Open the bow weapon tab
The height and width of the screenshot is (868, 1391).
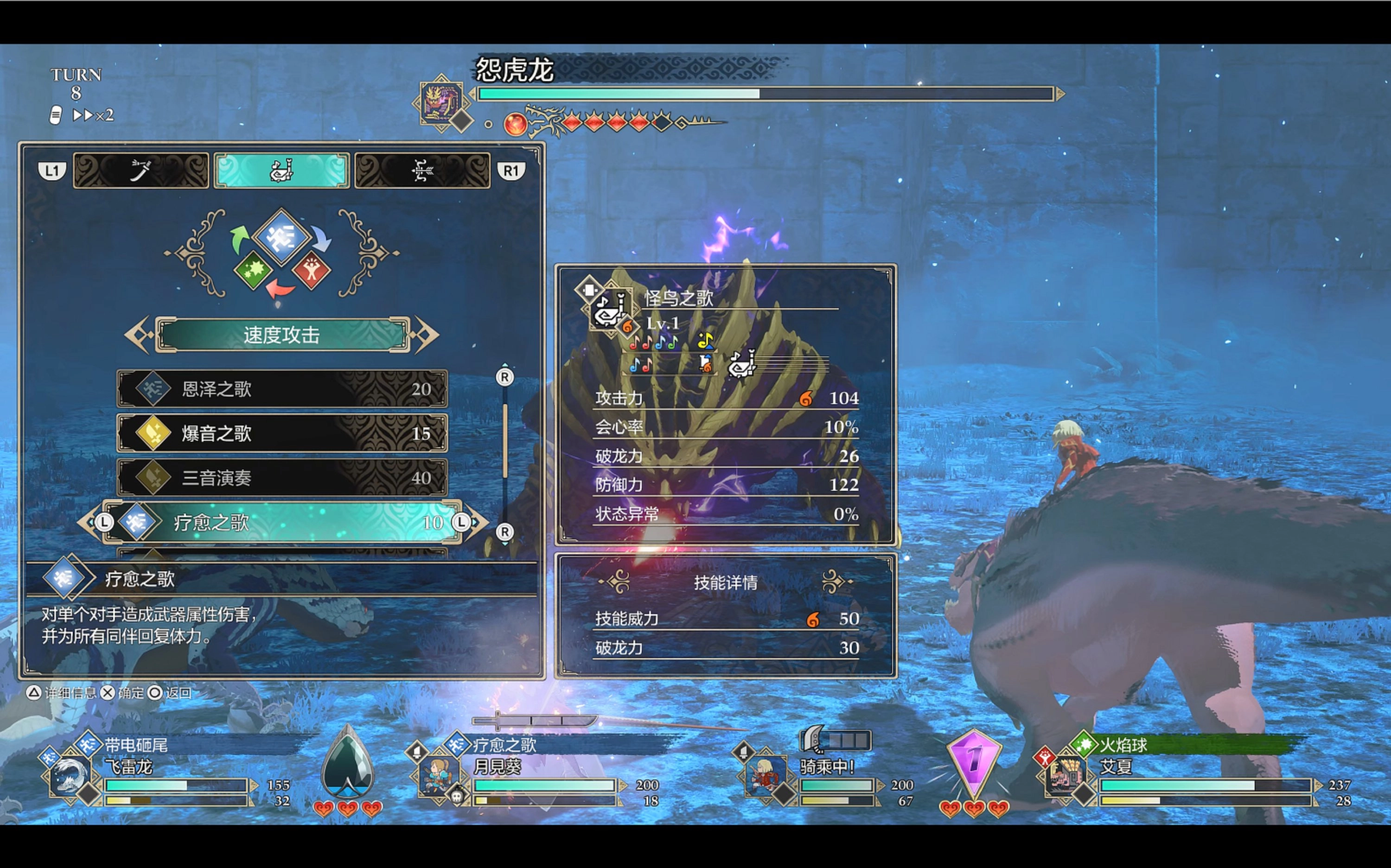[422, 171]
